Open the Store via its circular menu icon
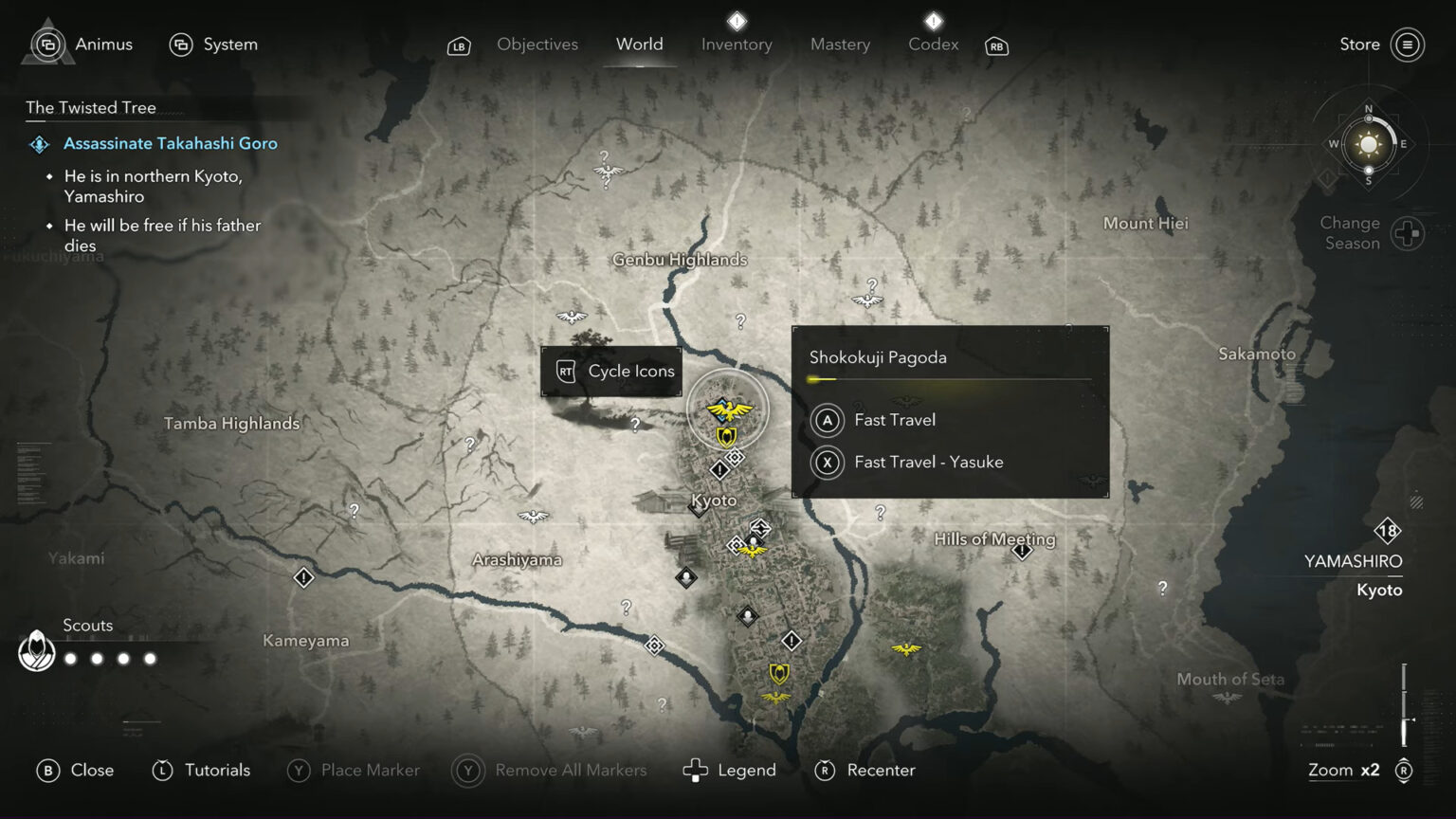 pos(1407,45)
